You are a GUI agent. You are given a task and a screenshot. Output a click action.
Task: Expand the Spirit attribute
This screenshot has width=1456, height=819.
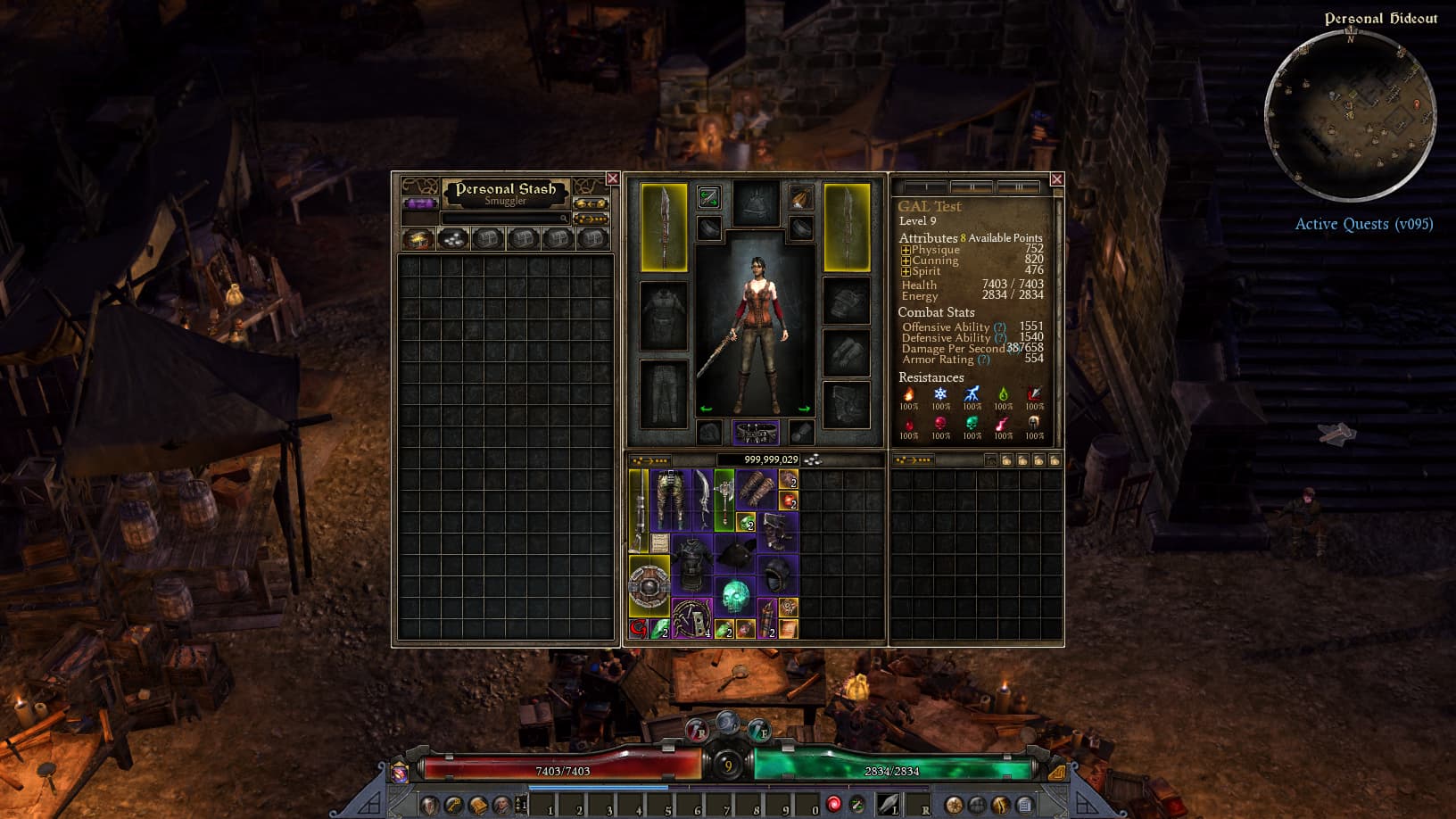tap(906, 271)
